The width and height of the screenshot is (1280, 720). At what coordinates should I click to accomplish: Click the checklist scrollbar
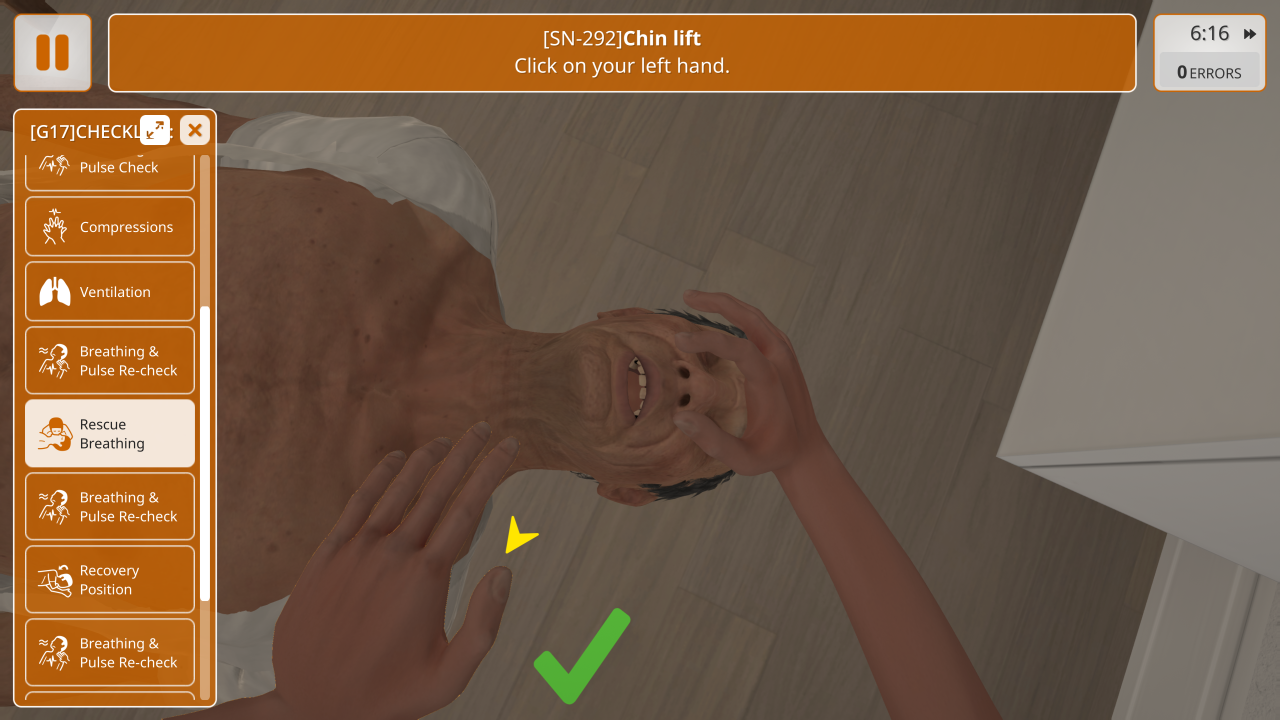205,452
